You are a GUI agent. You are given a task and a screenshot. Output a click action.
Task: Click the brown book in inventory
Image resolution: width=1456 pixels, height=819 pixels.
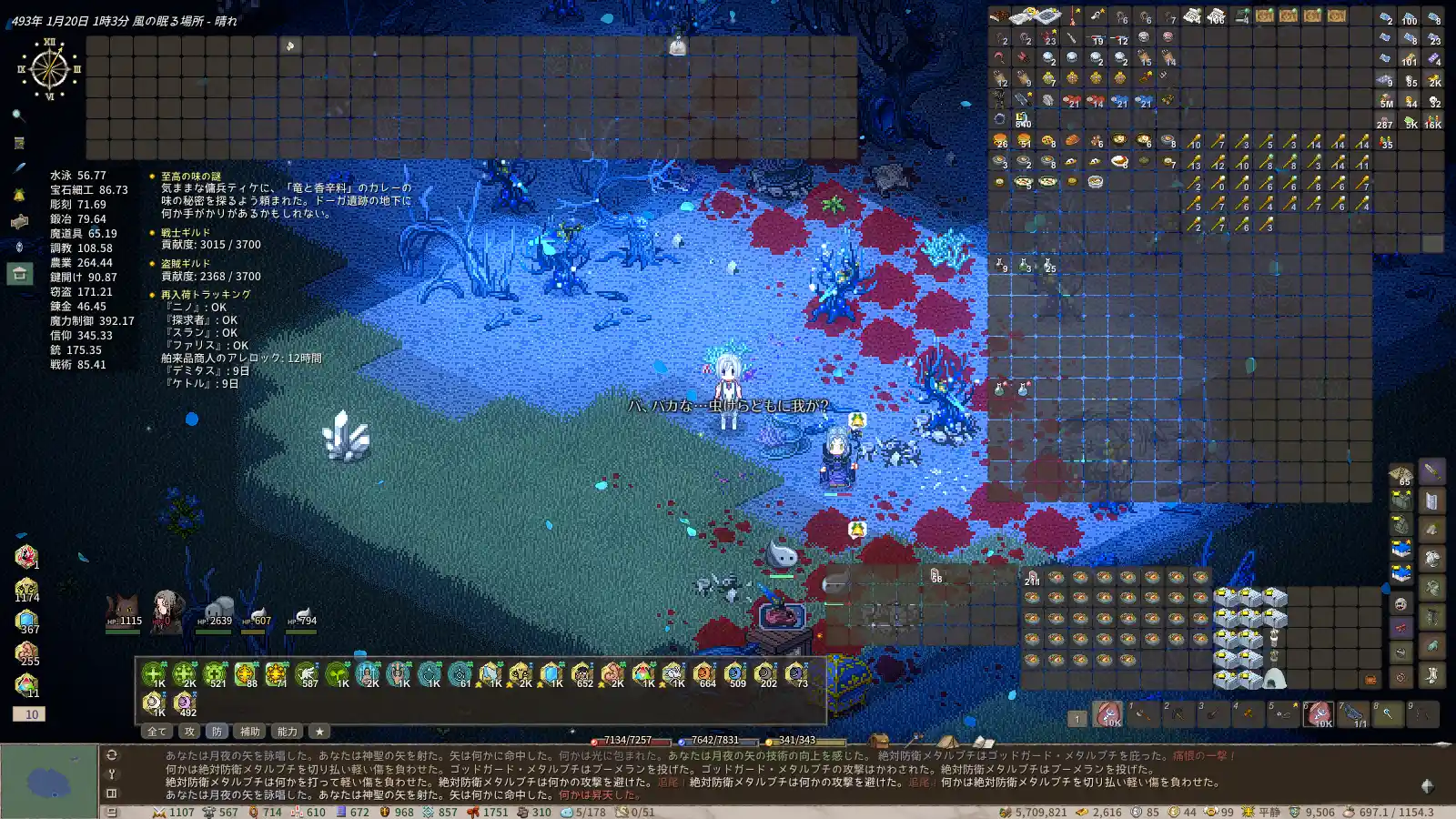tap(1001, 16)
